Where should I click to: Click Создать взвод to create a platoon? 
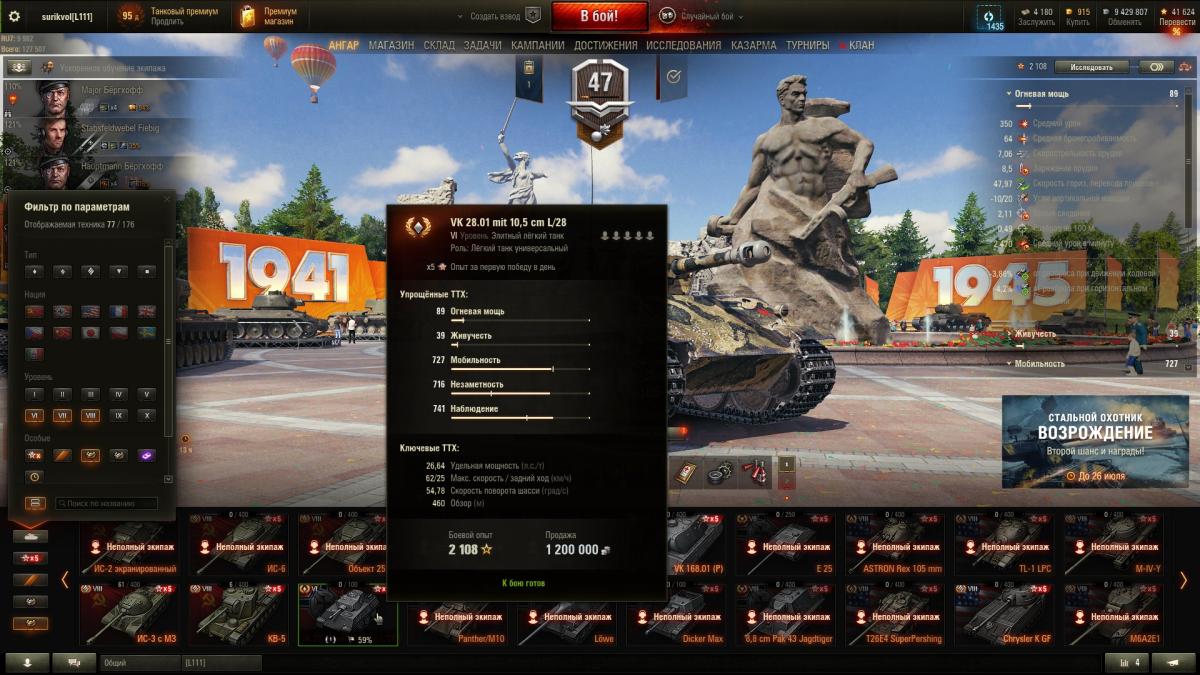[x=497, y=16]
